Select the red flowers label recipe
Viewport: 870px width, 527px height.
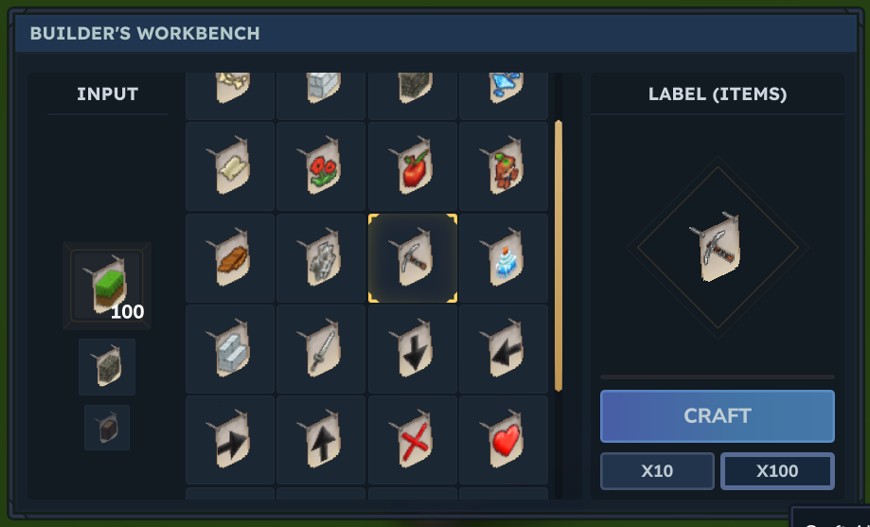321,166
